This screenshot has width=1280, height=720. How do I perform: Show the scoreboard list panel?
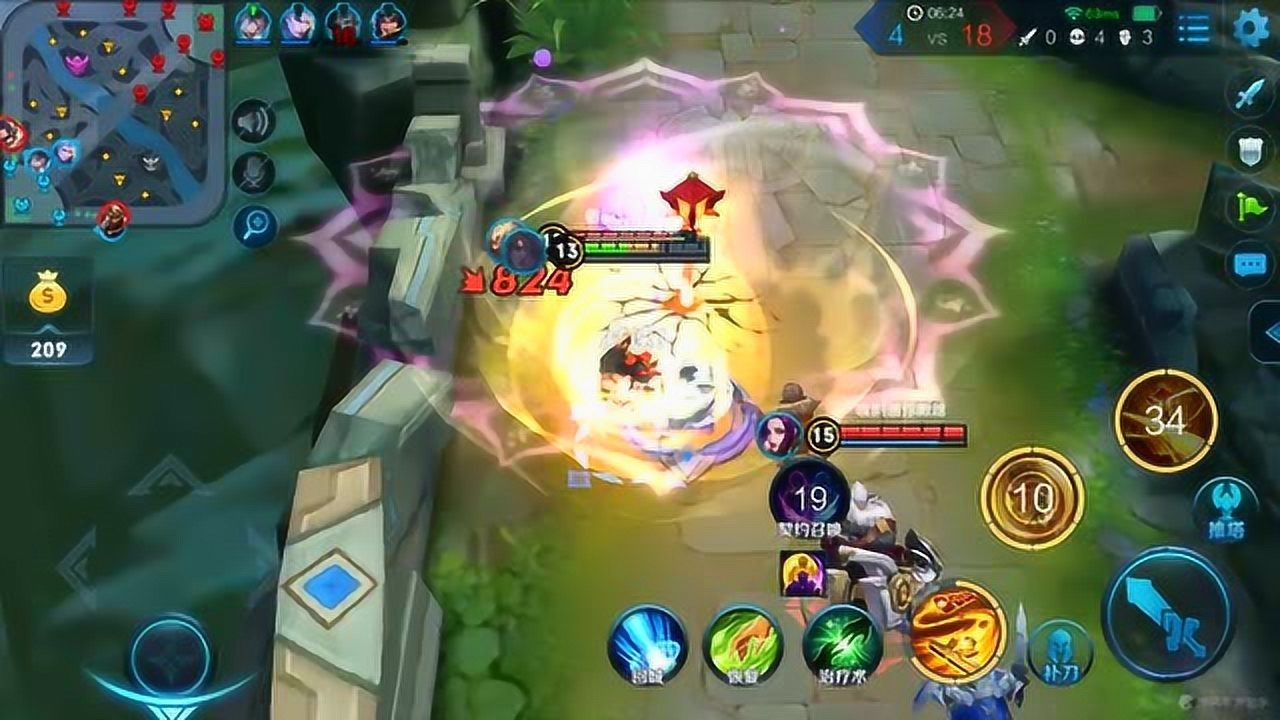[1193, 28]
